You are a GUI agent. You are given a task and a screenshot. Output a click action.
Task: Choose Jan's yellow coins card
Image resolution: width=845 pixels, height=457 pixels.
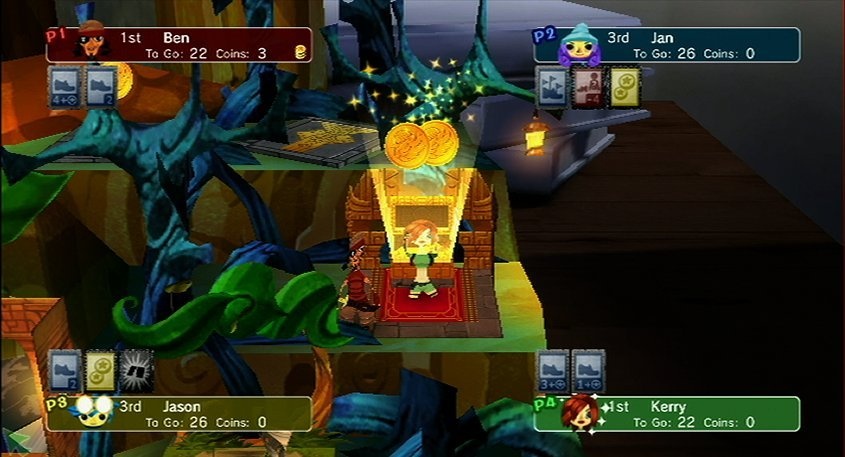(625, 86)
